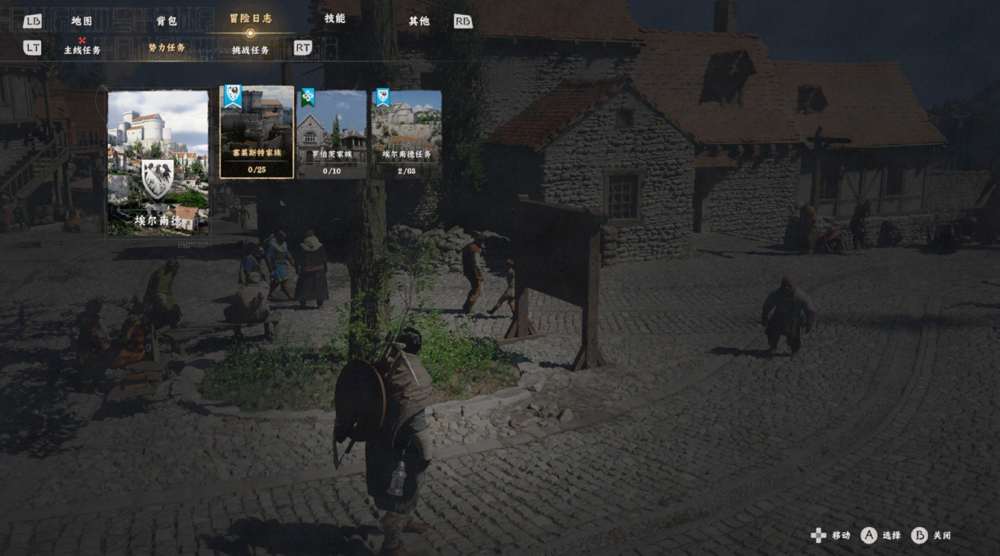Show the 主线任务 main quests sub-tab
The image size is (1000, 556).
point(82,50)
